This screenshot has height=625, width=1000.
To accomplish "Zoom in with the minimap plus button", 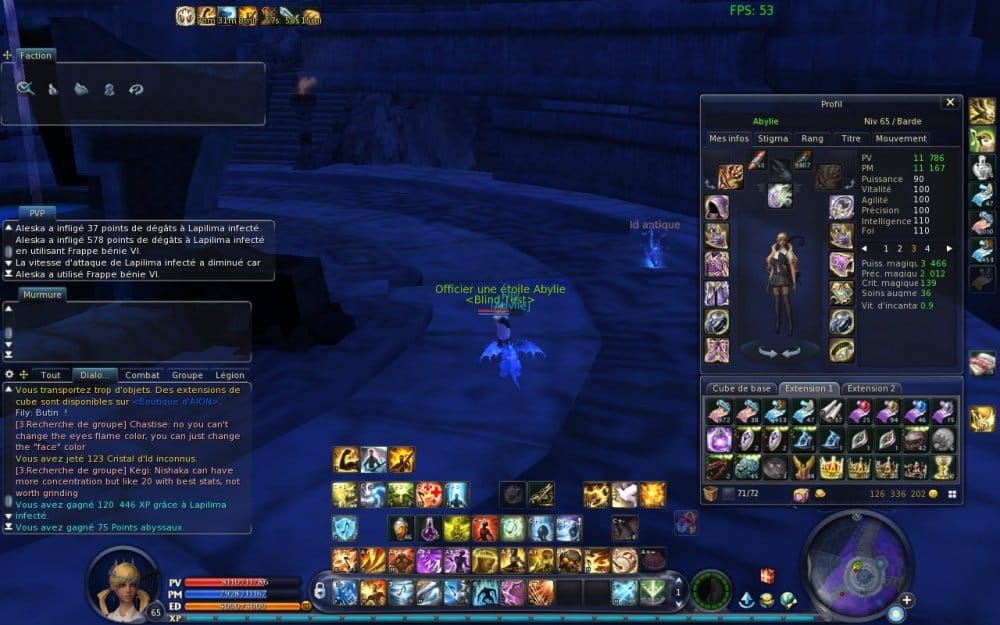I will point(906,600).
